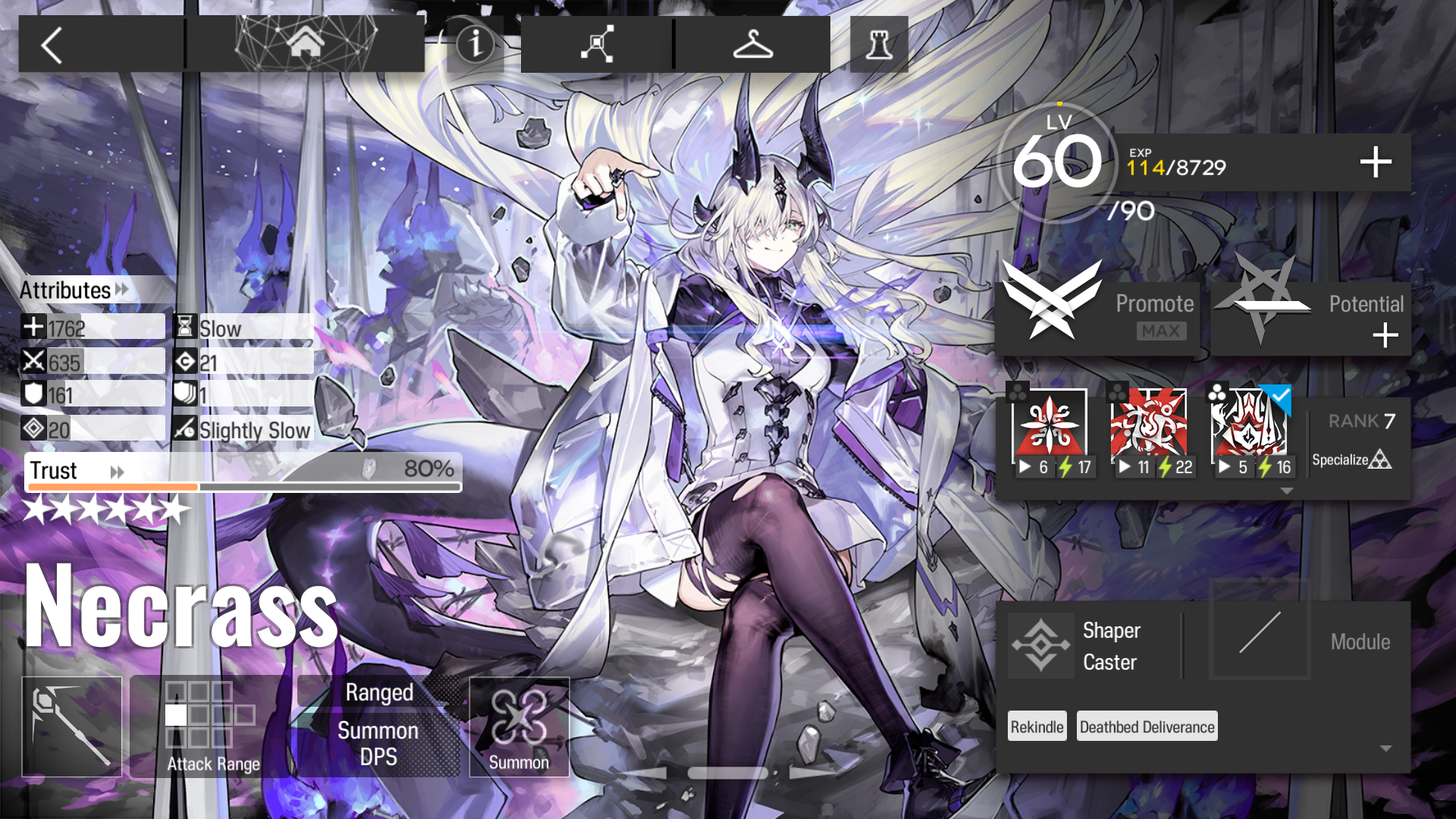Click the tower icon on the top bar

[x=877, y=43]
